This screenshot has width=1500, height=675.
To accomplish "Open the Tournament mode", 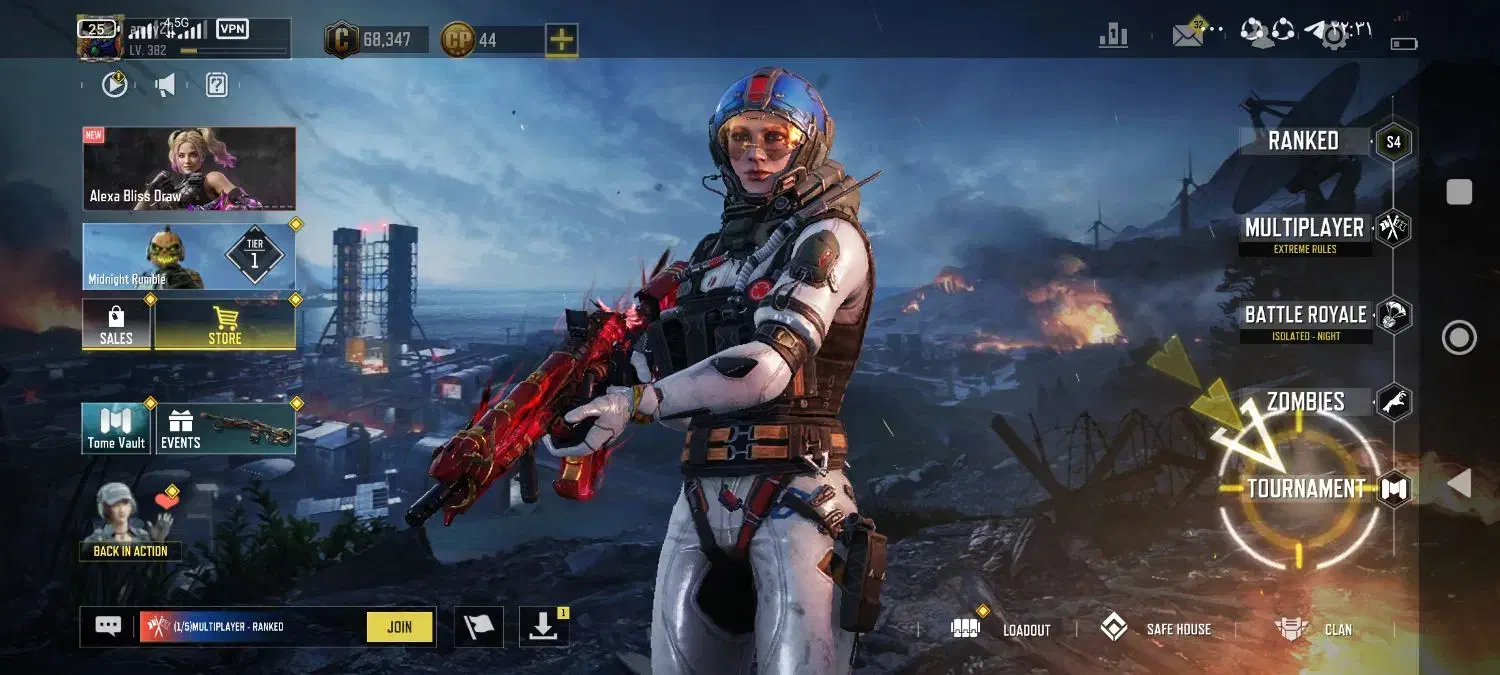I will coord(1306,489).
